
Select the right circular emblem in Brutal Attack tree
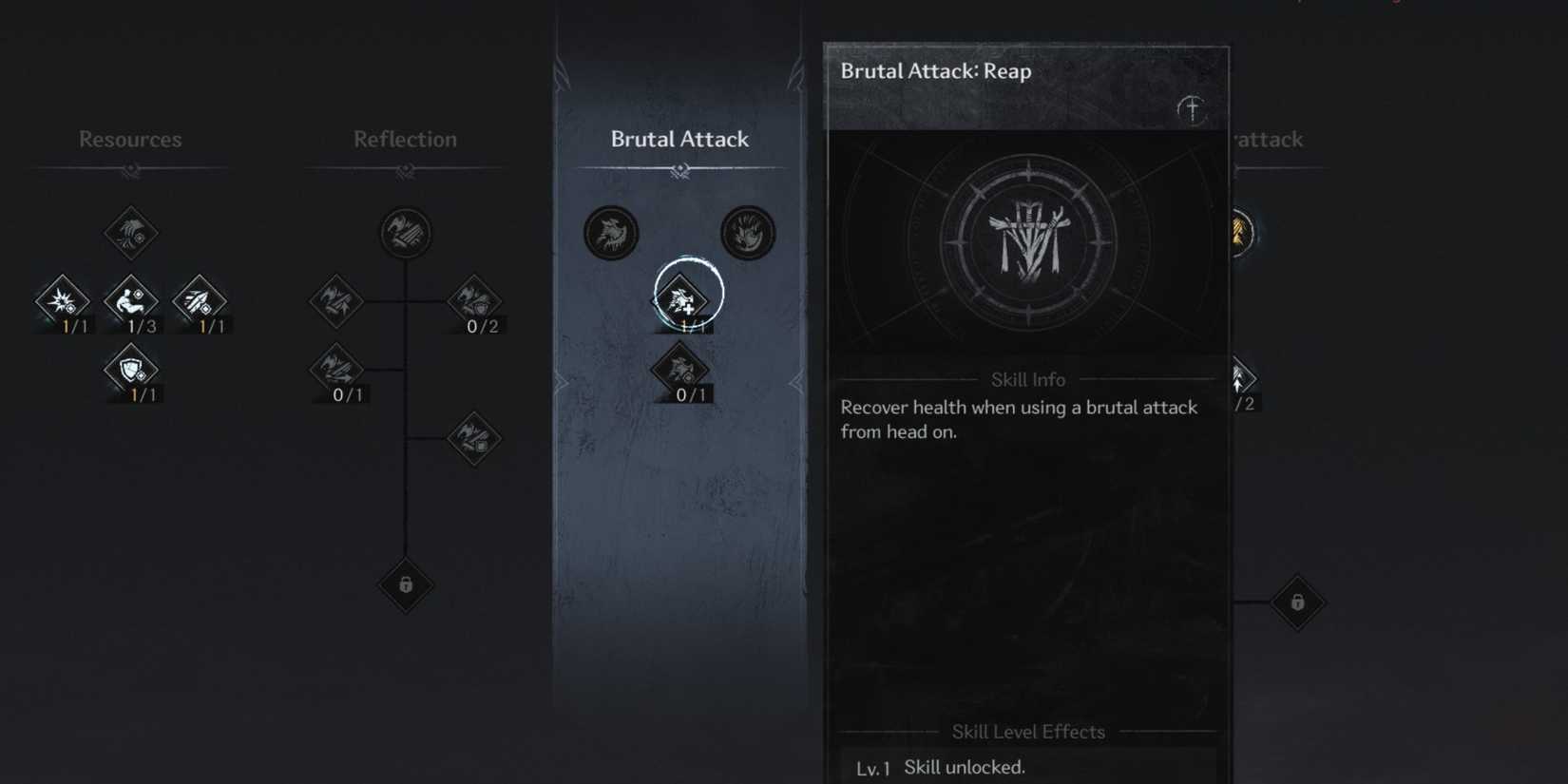pyautogui.click(x=747, y=232)
